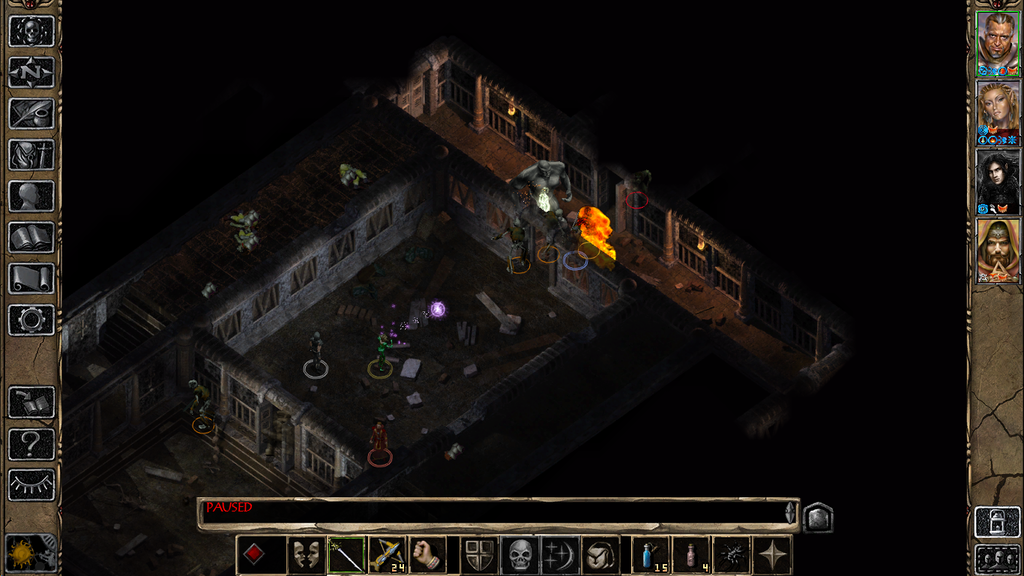
Task: Select the blonde woman party portrait
Action: pos(998,112)
